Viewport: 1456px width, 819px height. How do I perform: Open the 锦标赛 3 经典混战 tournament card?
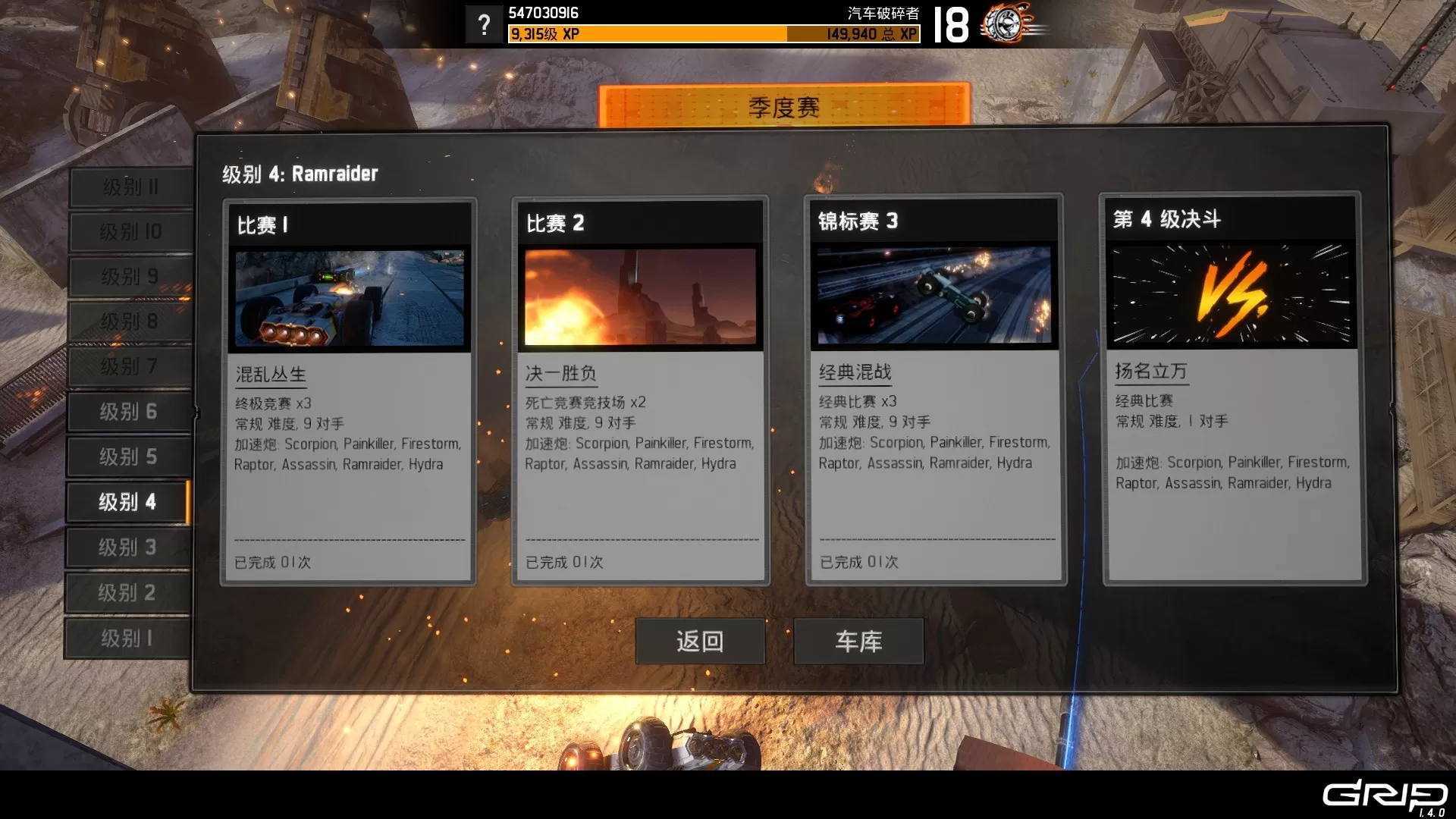tap(934, 390)
